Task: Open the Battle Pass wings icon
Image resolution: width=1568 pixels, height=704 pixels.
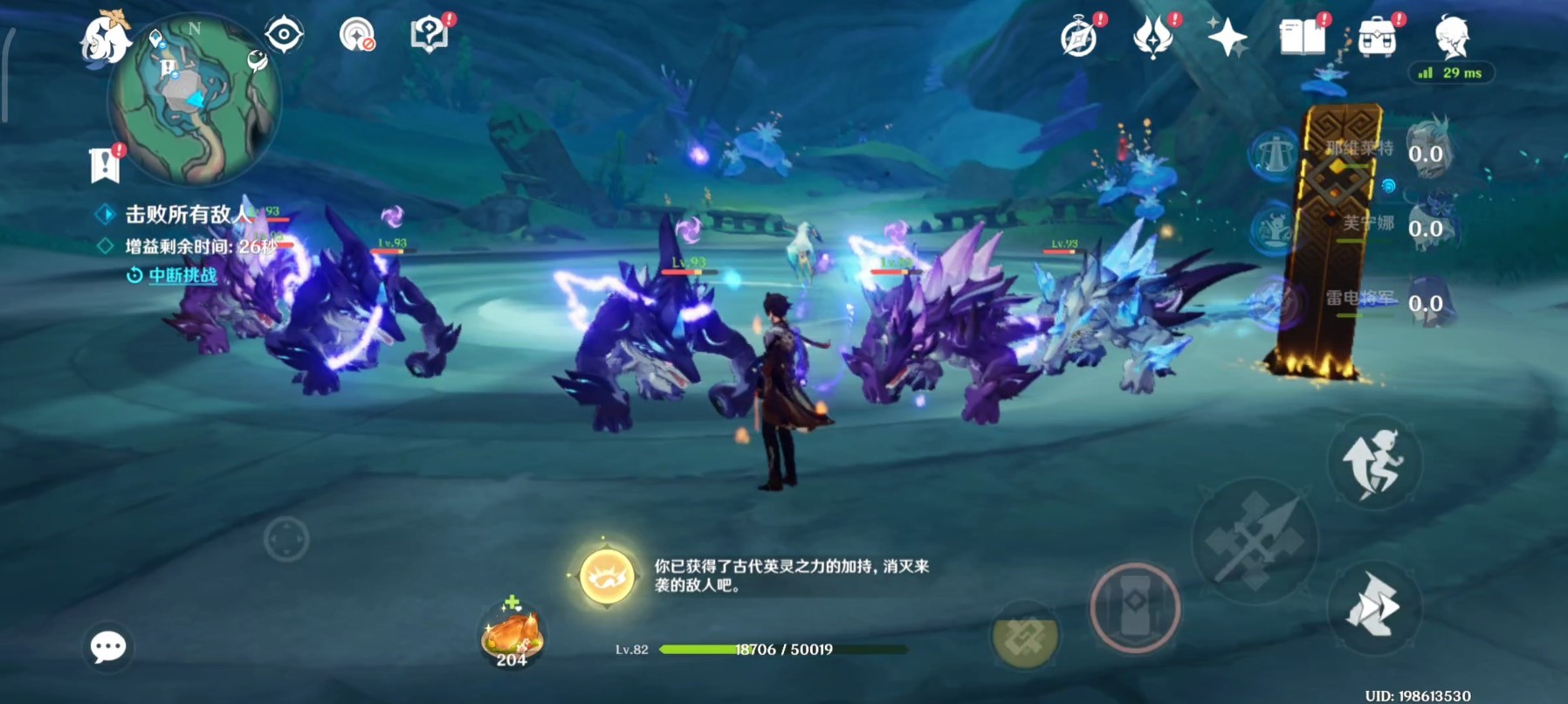Action: pyautogui.click(x=1154, y=33)
